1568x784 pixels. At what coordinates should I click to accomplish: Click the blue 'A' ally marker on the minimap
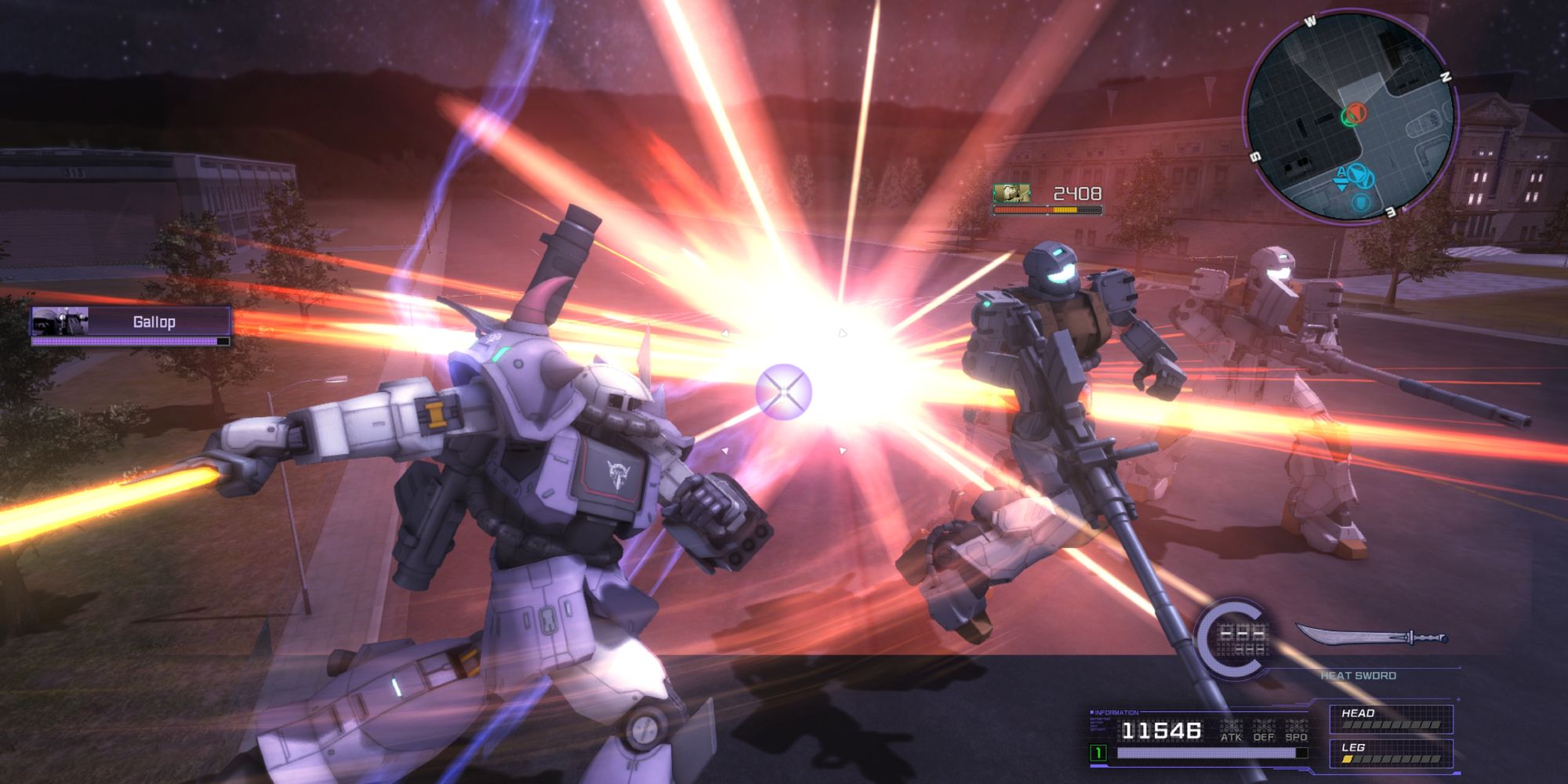pos(1341,172)
